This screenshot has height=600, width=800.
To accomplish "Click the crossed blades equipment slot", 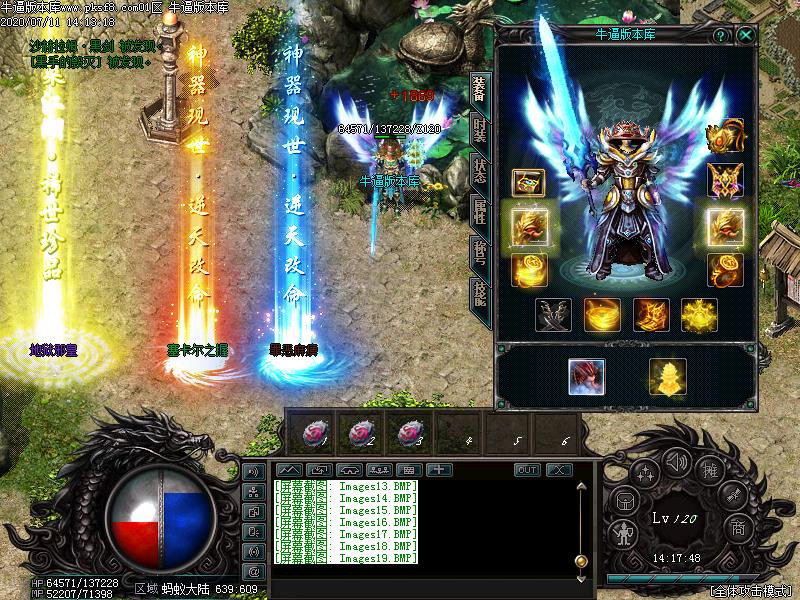I will click(553, 315).
